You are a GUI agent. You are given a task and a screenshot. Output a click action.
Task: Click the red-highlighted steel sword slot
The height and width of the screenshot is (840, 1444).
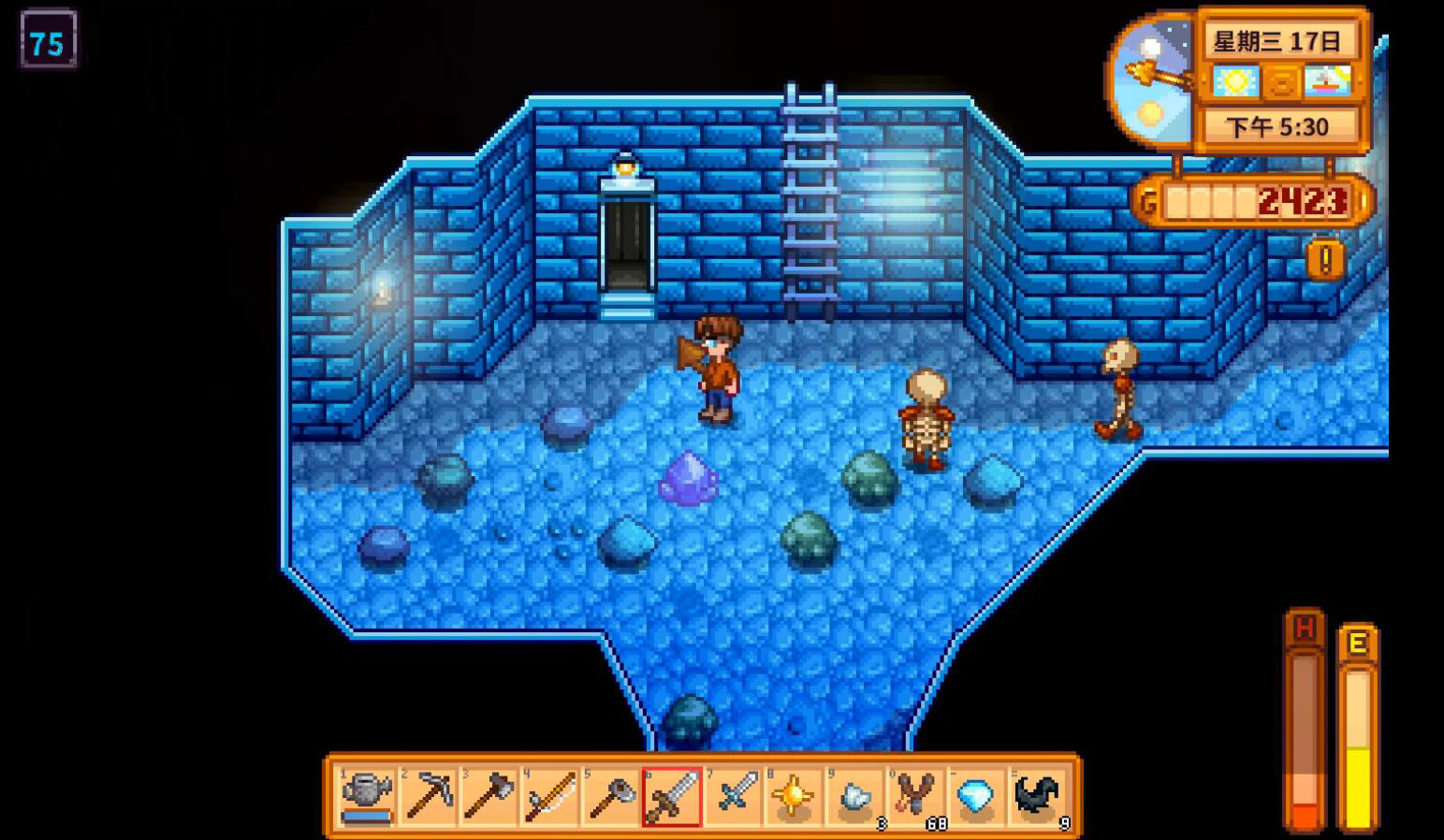[672, 796]
